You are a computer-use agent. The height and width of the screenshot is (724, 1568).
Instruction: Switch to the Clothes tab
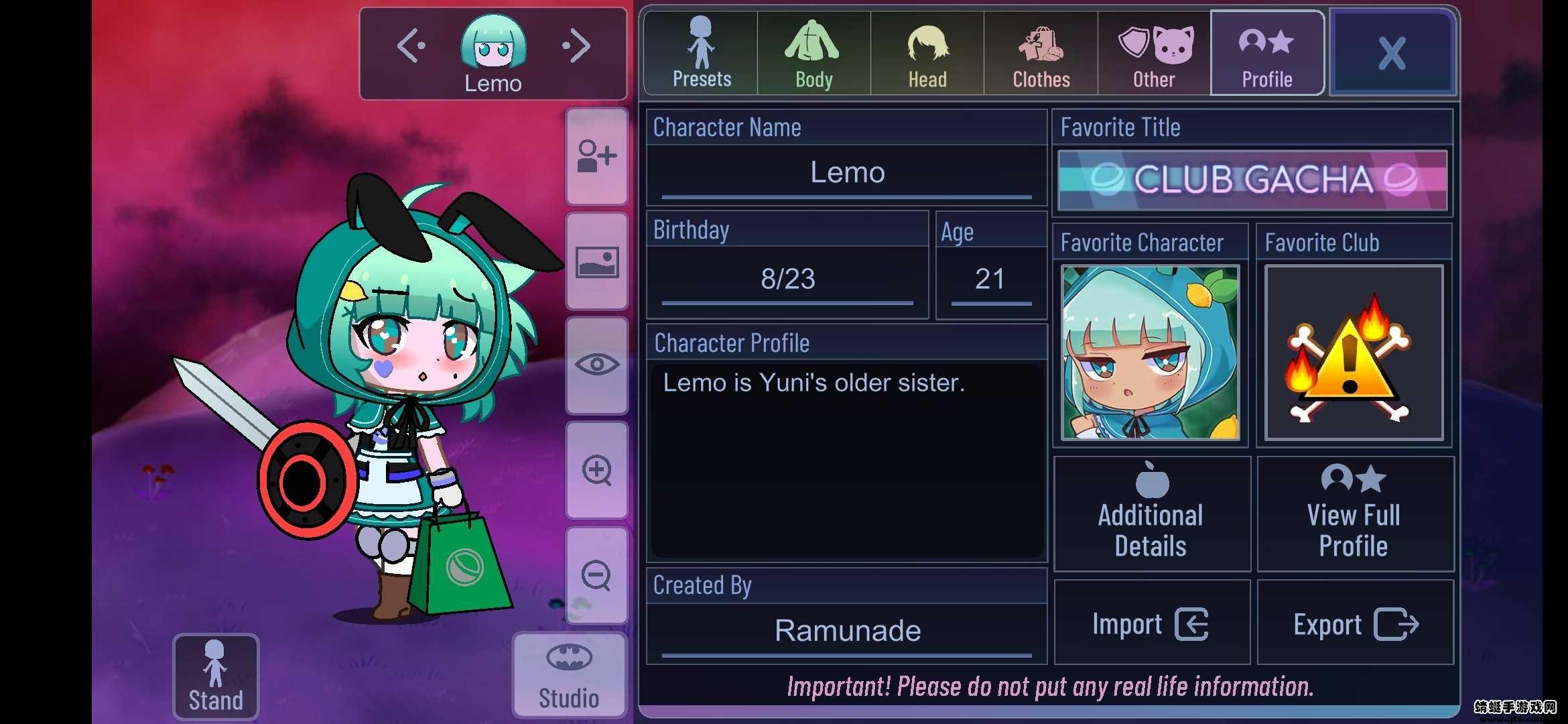[x=1041, y=54]
